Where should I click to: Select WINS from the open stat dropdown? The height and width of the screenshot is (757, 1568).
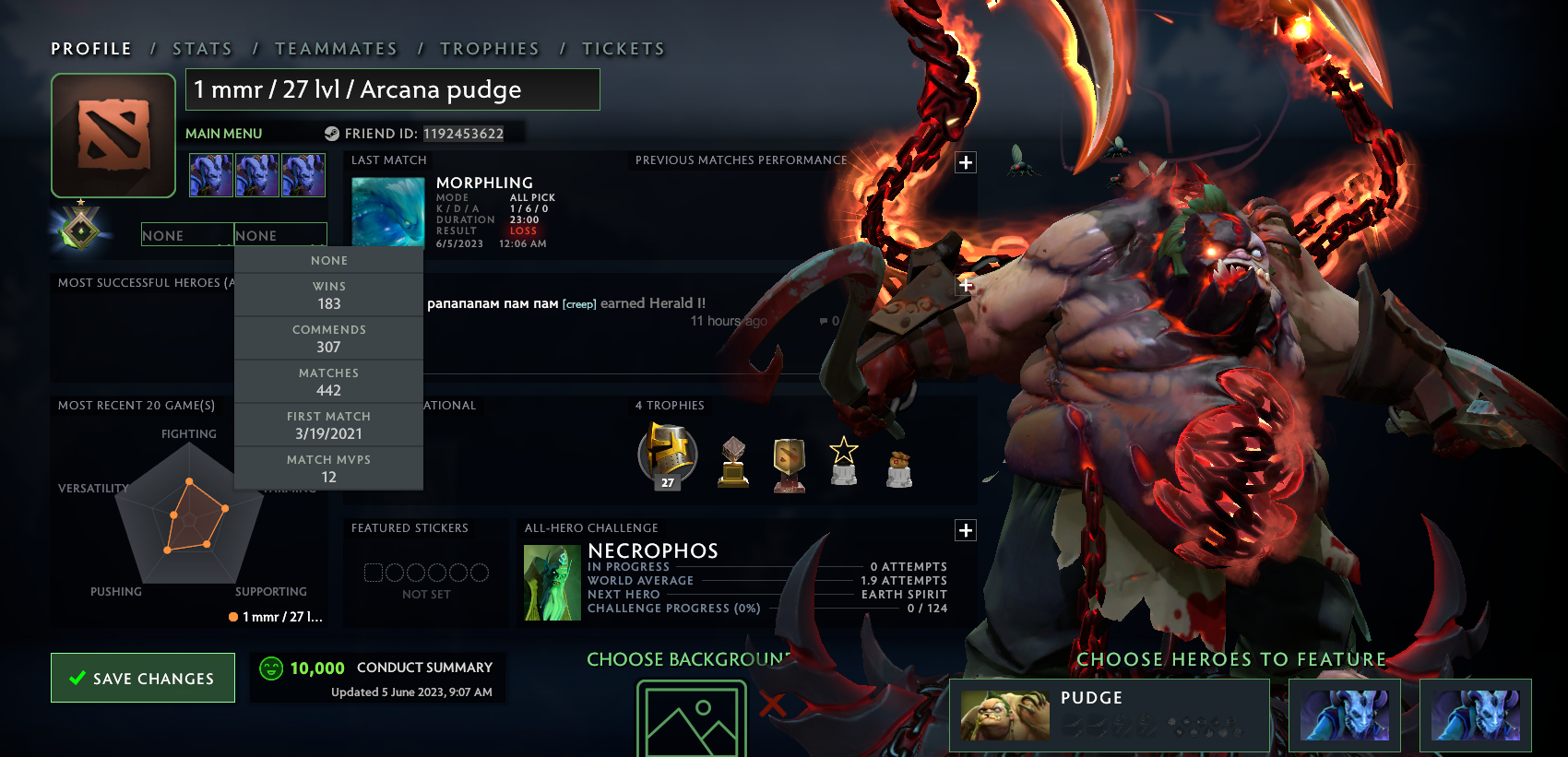328,294
